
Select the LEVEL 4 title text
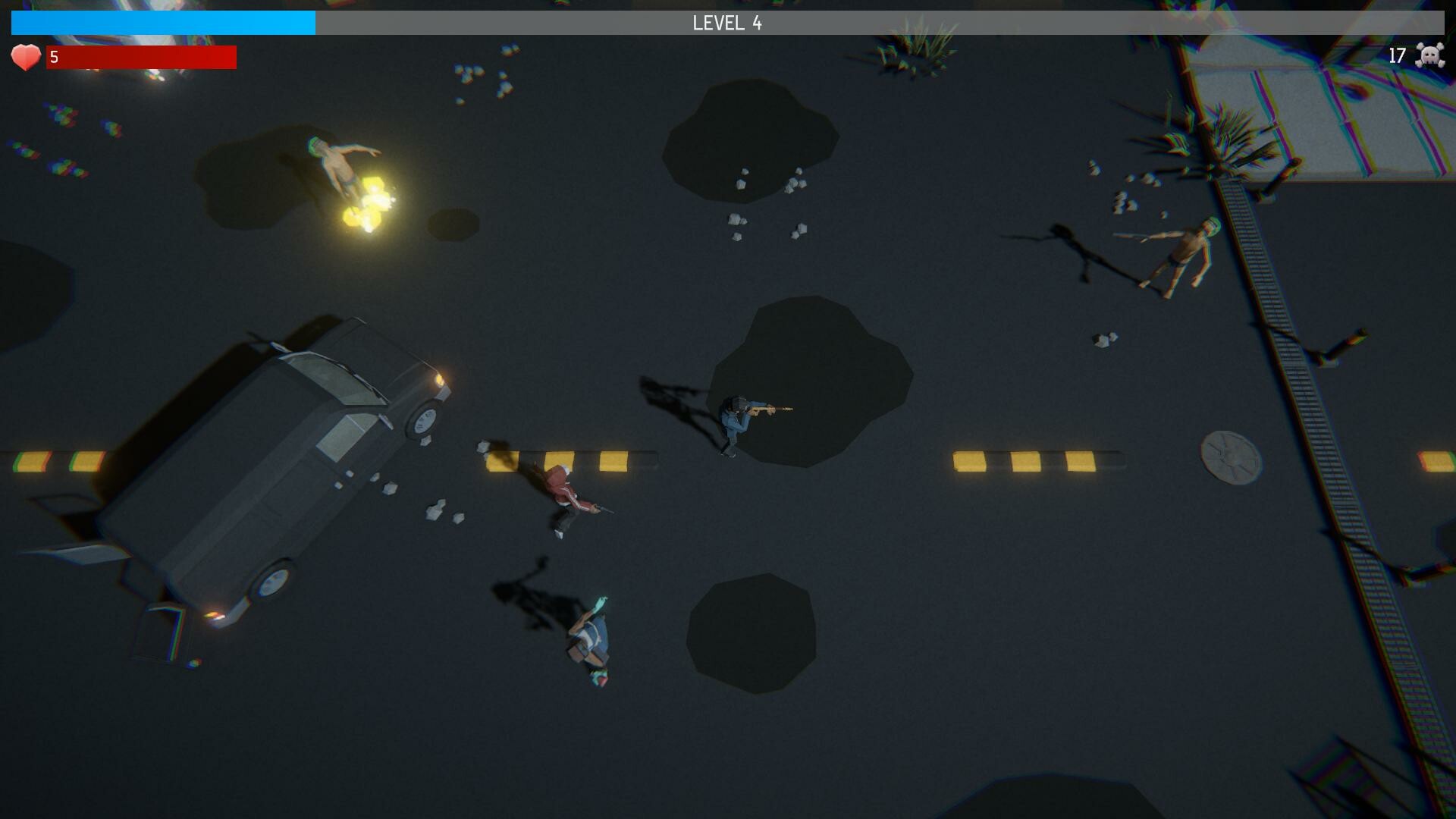(726, 23)
